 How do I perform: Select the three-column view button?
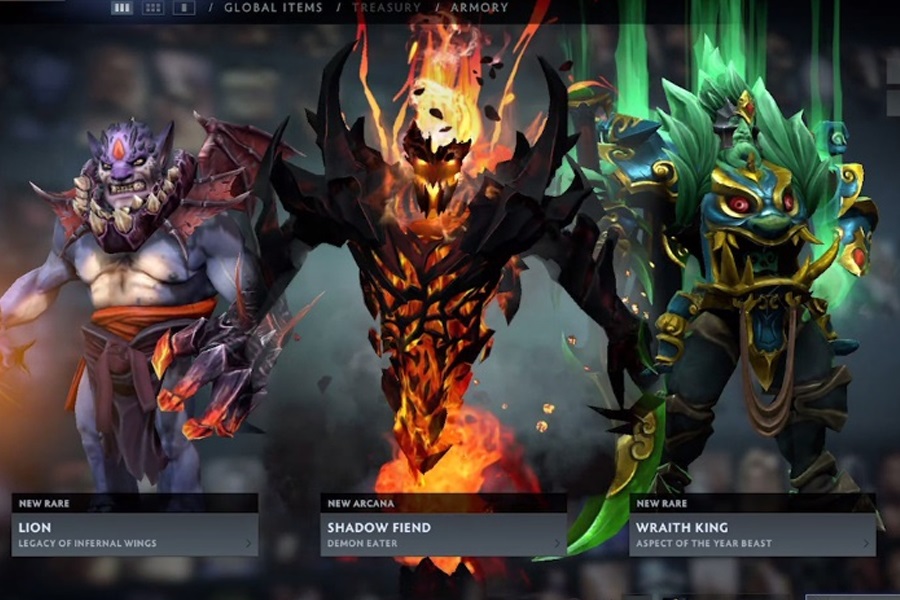click(x=122, y=8)
